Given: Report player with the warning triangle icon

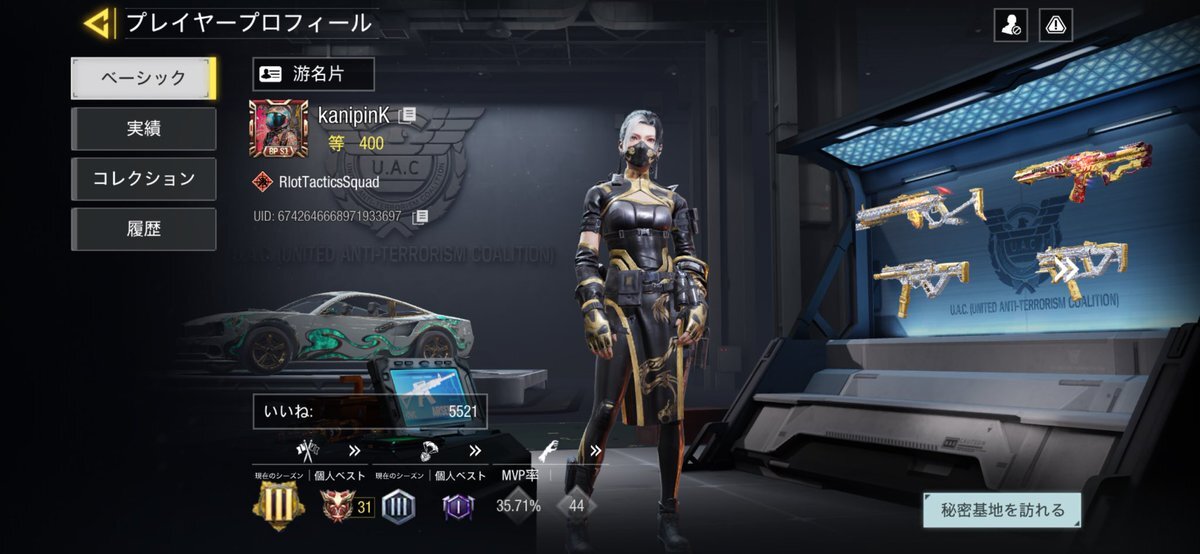Looking at the screenshot, I should coord(1056,25).
